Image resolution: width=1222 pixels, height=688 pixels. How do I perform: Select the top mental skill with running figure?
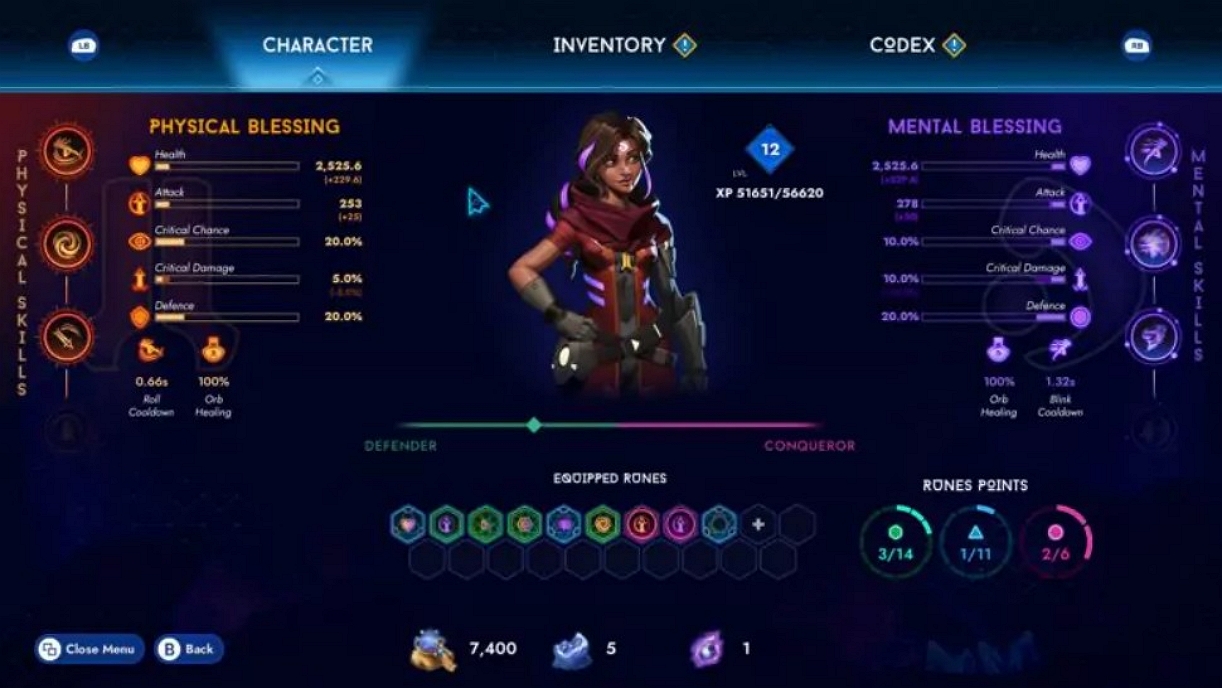[1154, 151]
